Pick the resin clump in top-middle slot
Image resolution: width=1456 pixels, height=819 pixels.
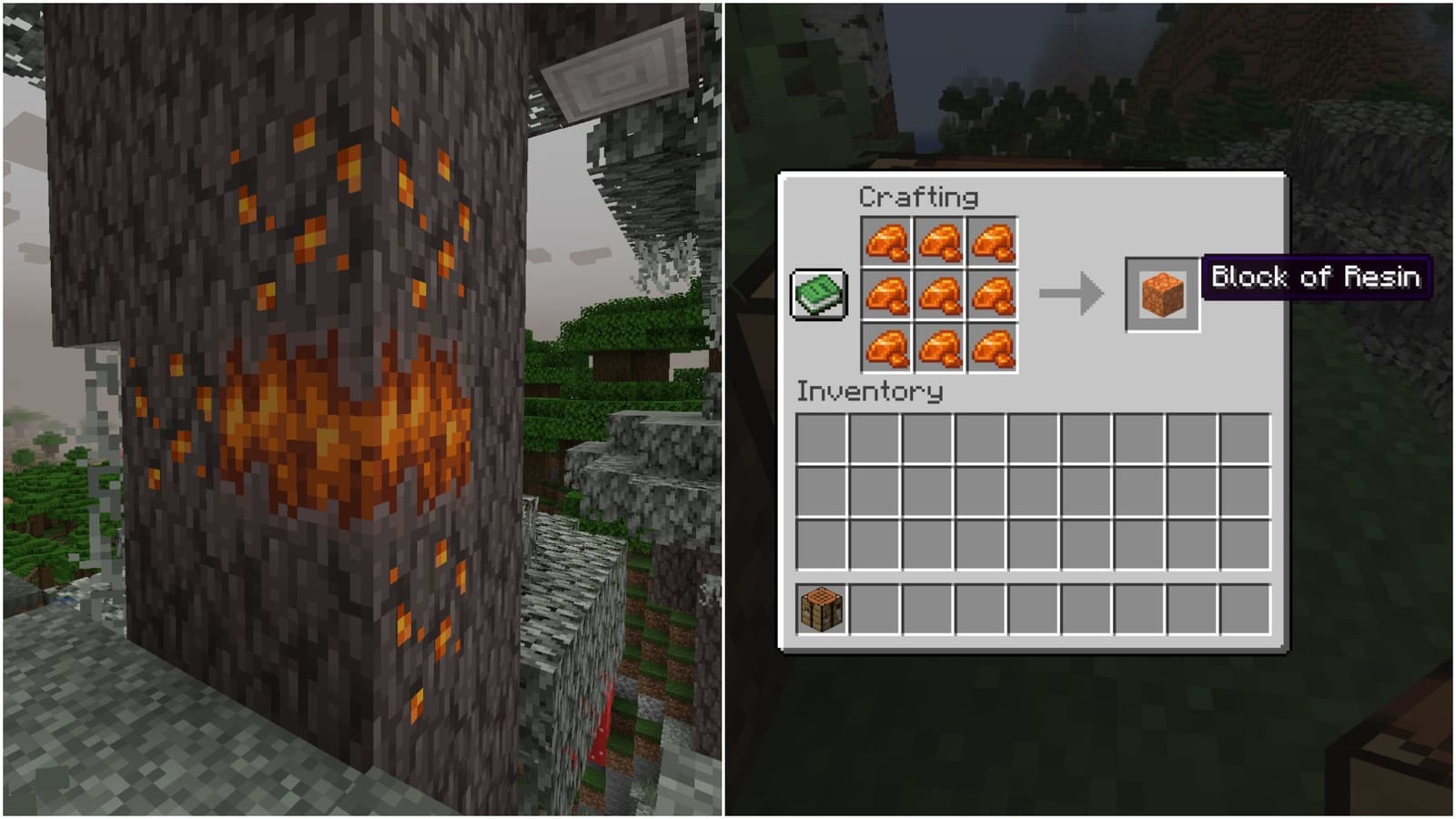[x=942, y=240]
